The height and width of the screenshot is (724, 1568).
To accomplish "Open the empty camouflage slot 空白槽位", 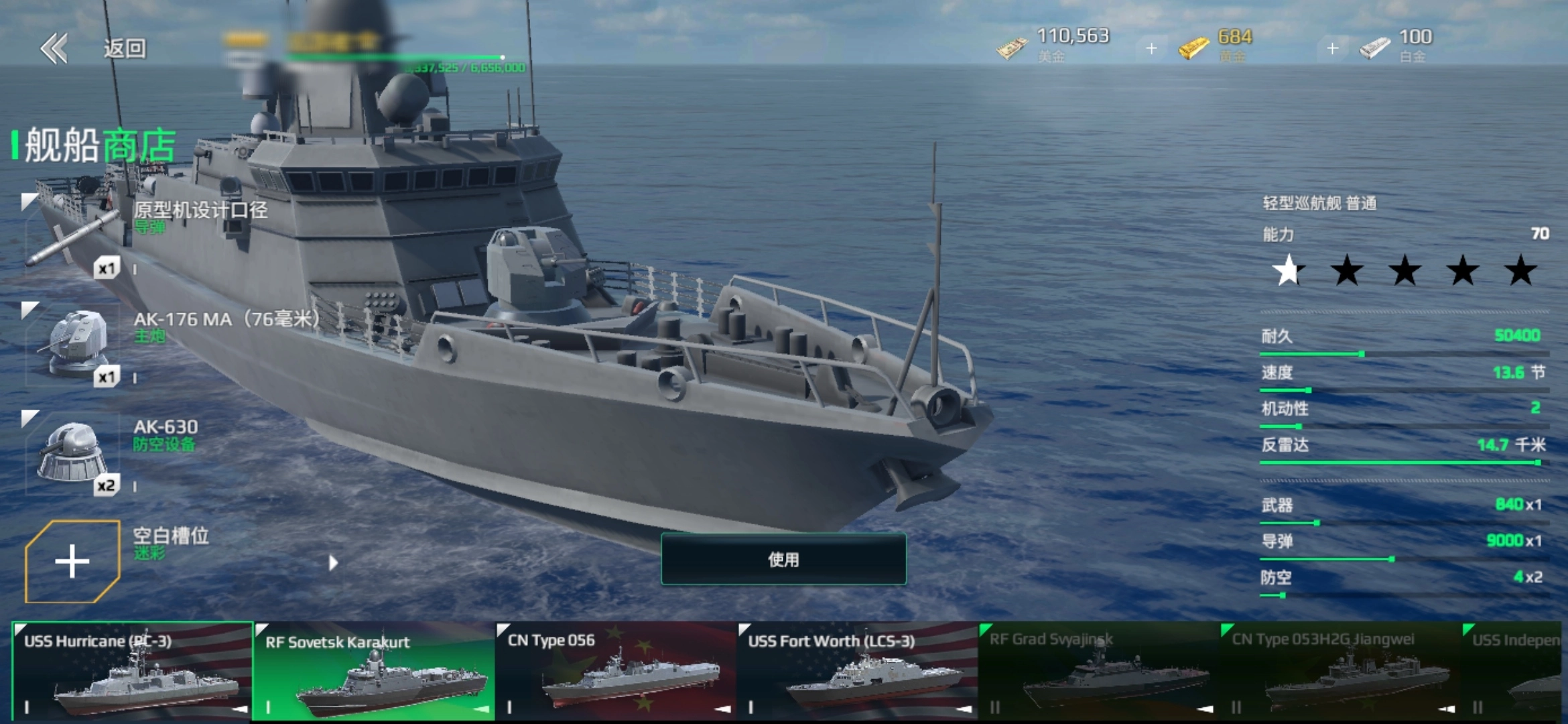I will pyautogui.click(x=72, y=561).
